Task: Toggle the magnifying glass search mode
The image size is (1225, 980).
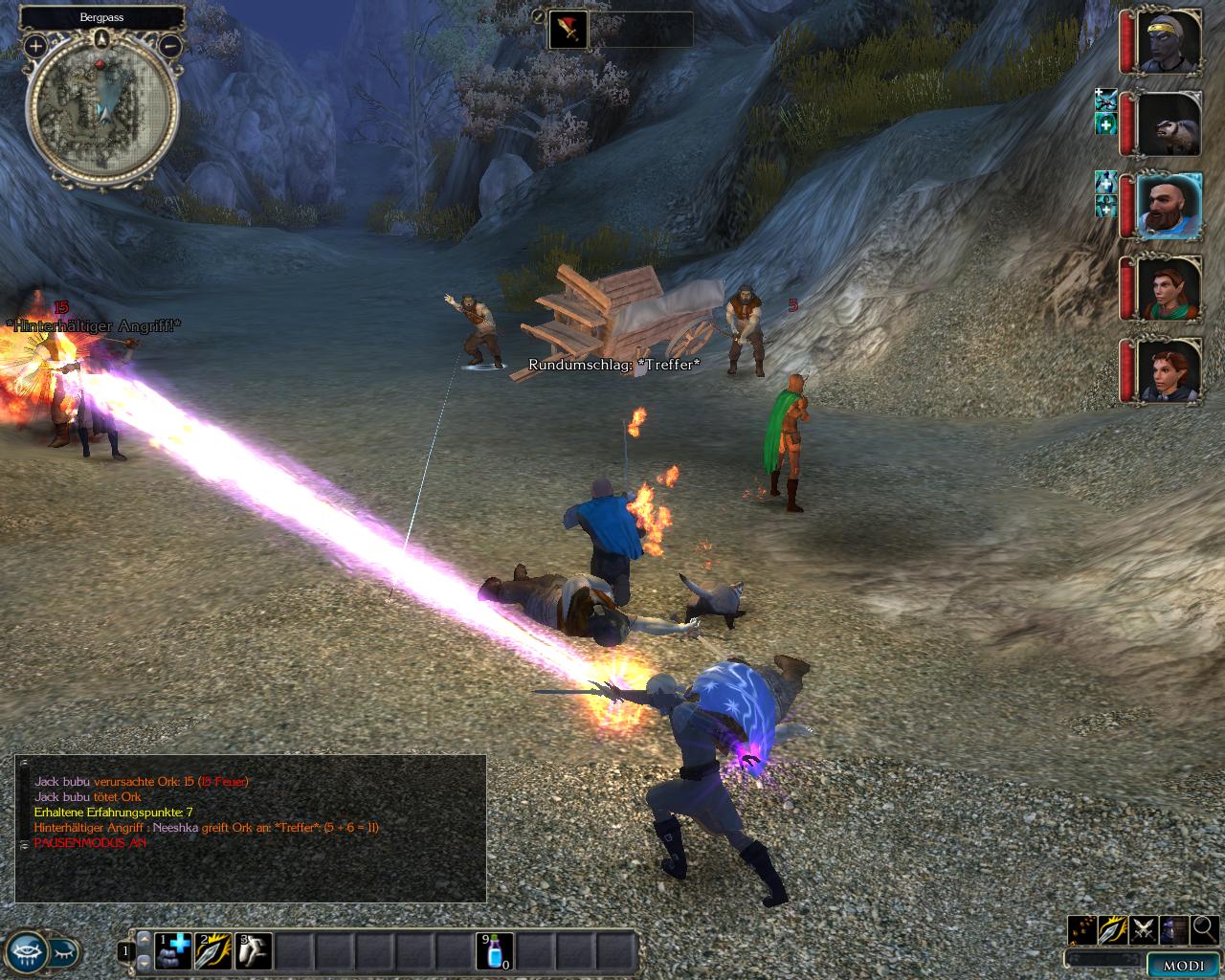Action: pyautogui.click(x=1204, y=929)
